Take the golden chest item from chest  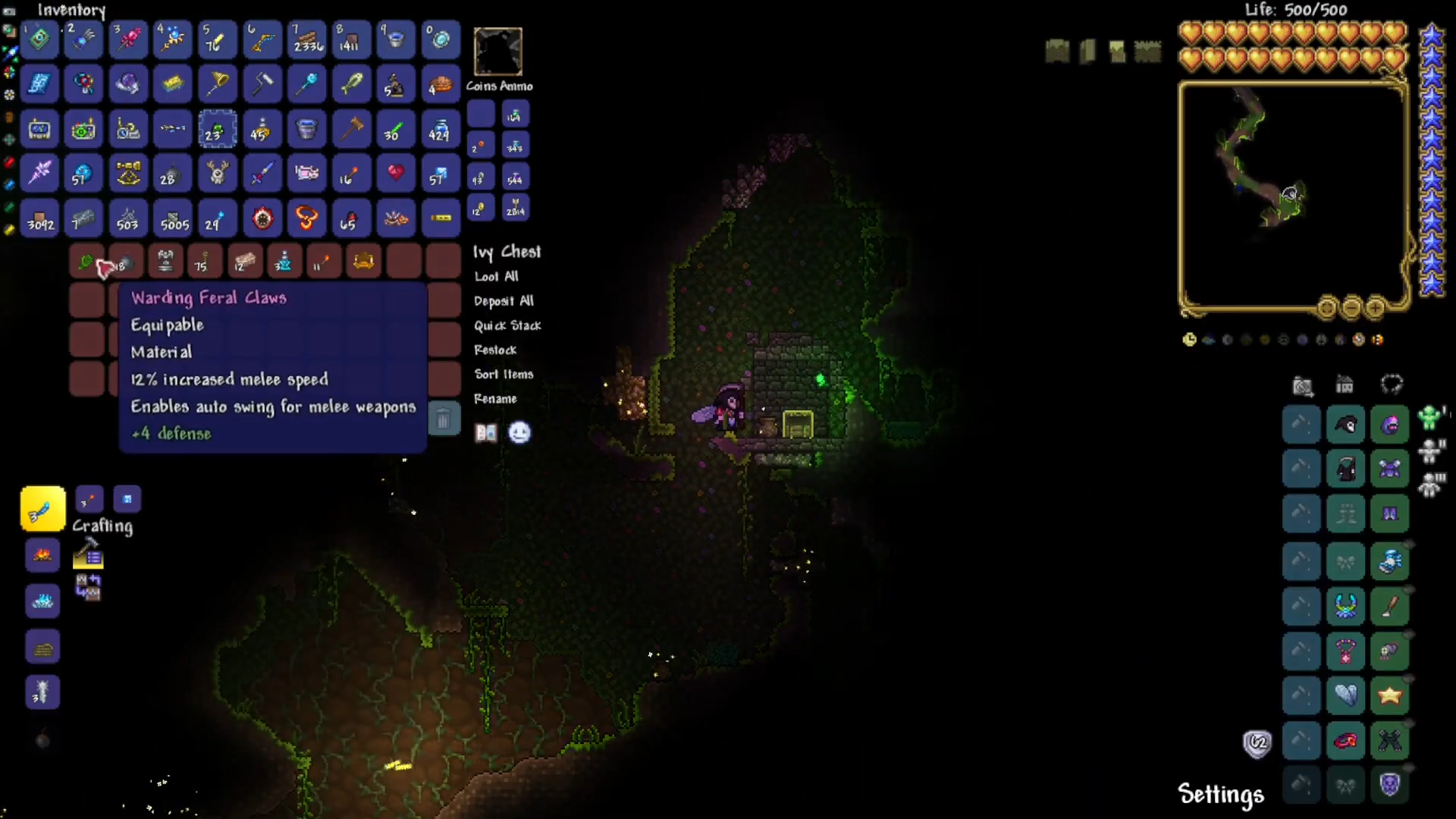[363, 262]
